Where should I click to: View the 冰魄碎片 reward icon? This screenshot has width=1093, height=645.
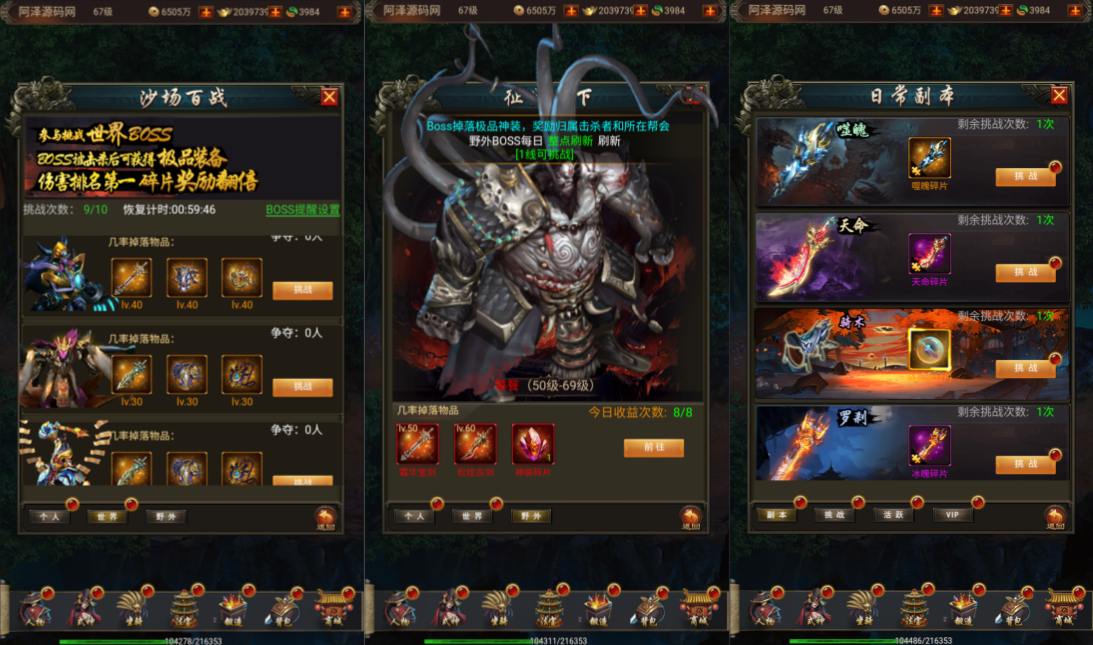point(929,446)
